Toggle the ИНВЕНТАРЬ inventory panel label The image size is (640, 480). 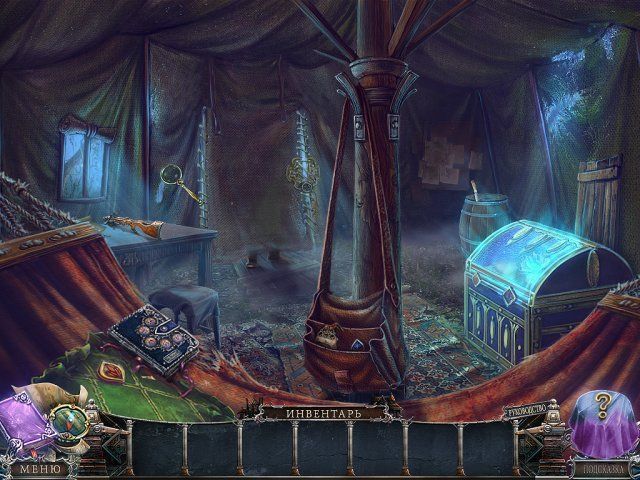320,411
